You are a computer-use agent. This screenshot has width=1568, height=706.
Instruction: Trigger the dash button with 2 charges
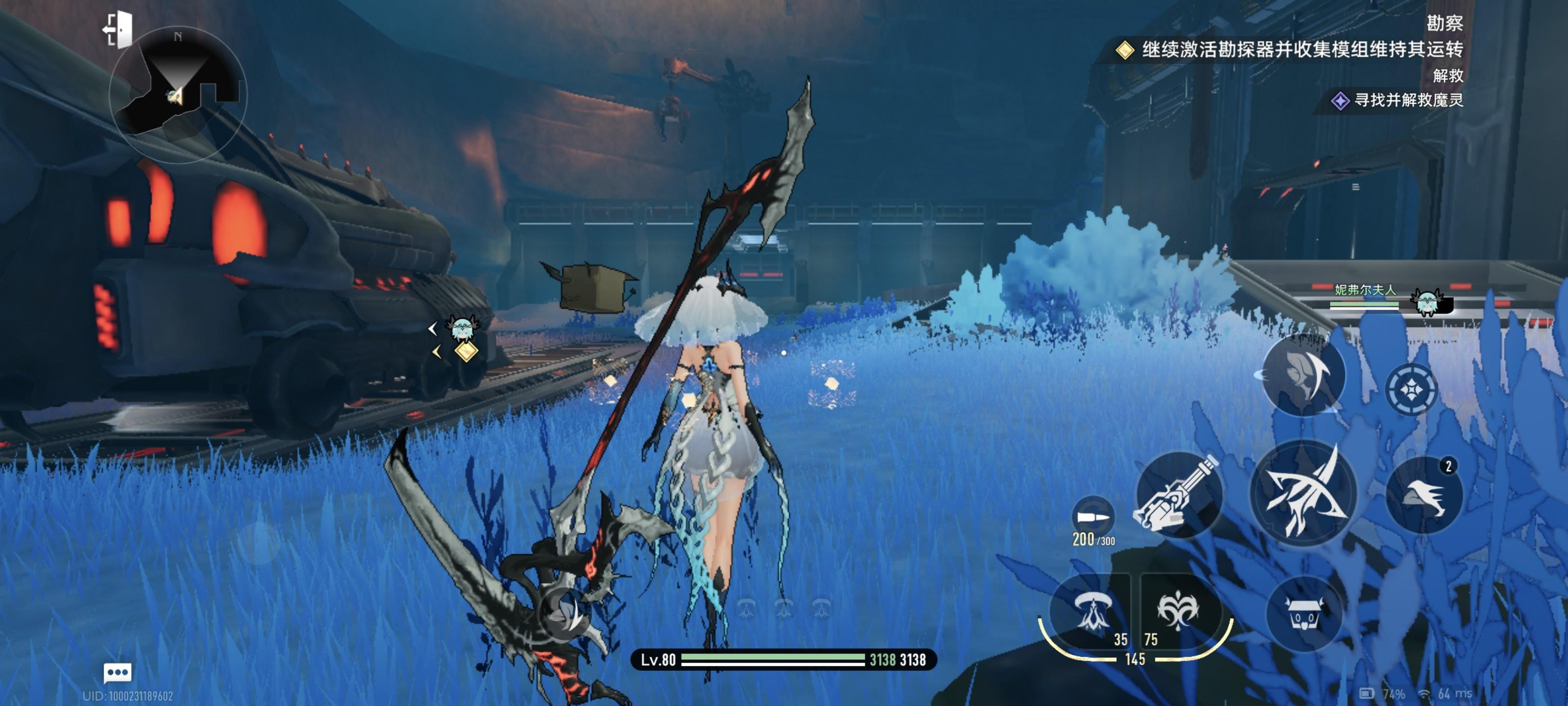tap(1424, 494)
